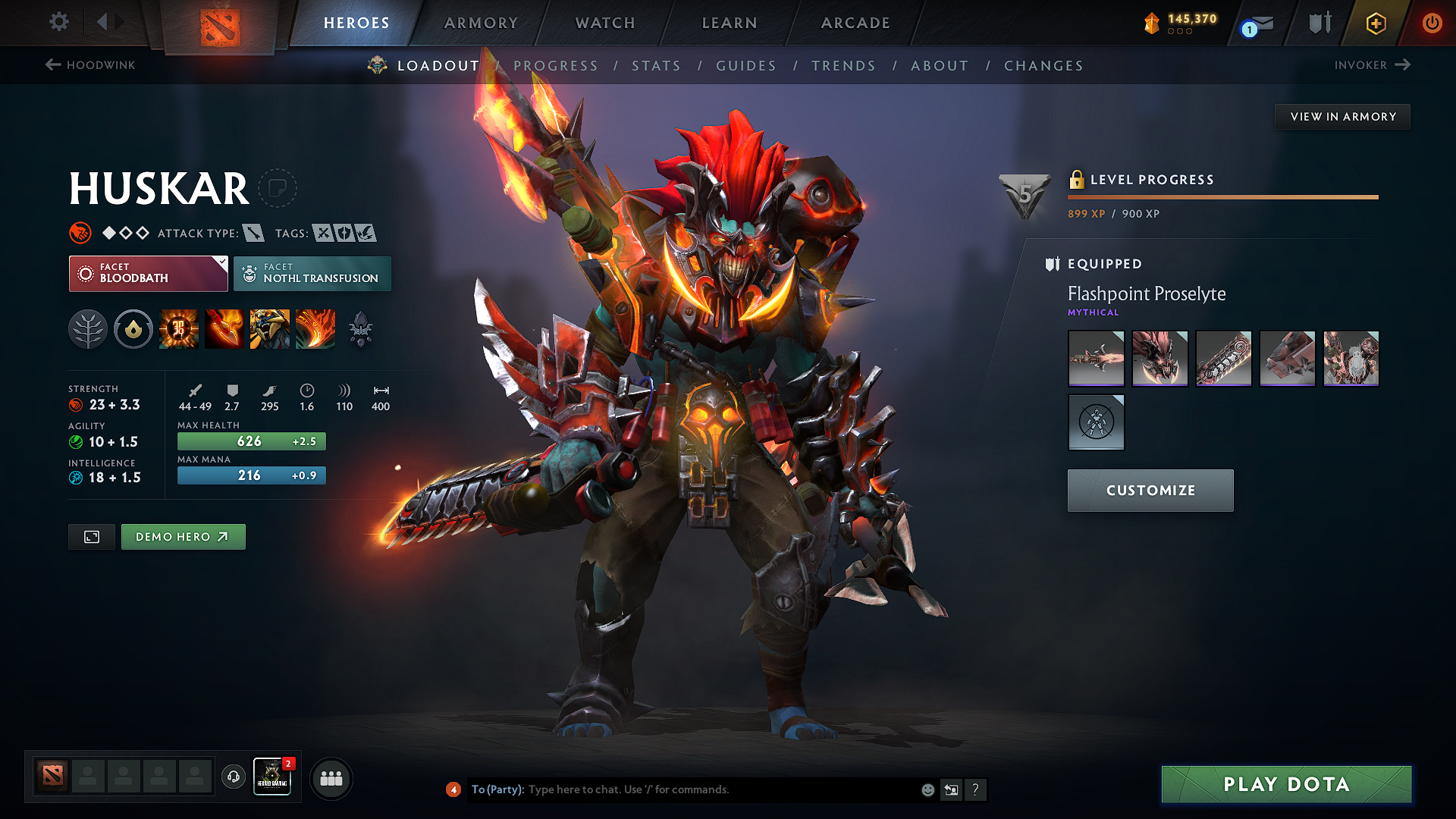Viewport: 1456px width, 819px height.
Task: Expand the Bloodbath facet dropdown arrow
Action: point(221,263)
